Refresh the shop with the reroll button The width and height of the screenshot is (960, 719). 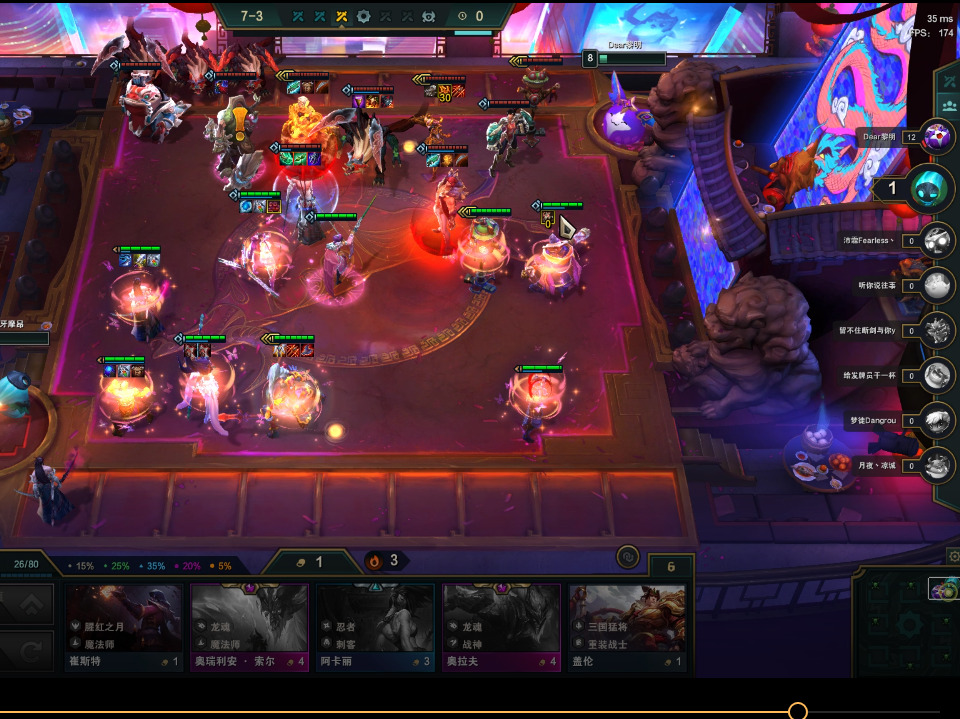point(30,652)
